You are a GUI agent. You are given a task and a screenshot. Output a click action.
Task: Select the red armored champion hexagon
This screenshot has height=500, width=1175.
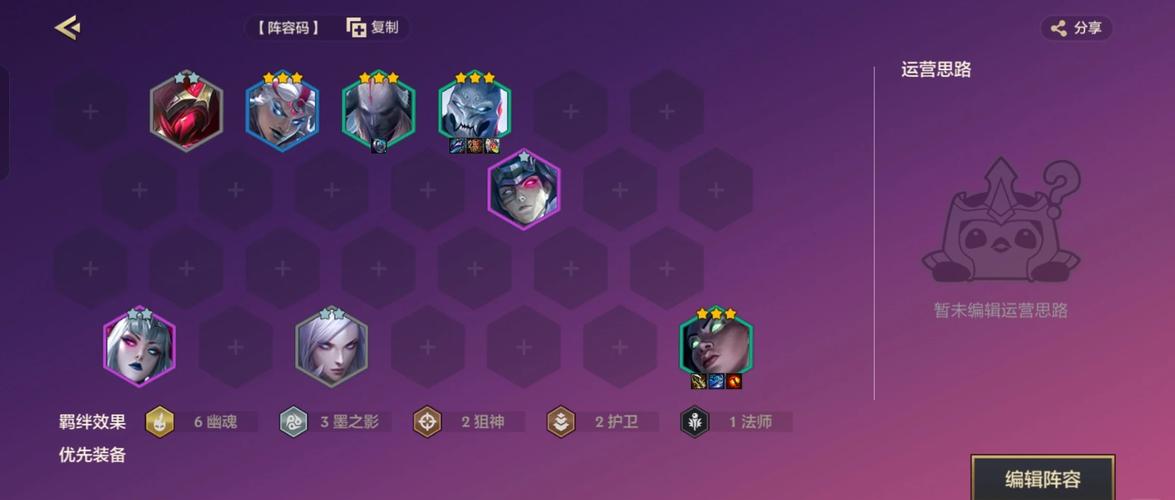(186, 111)
